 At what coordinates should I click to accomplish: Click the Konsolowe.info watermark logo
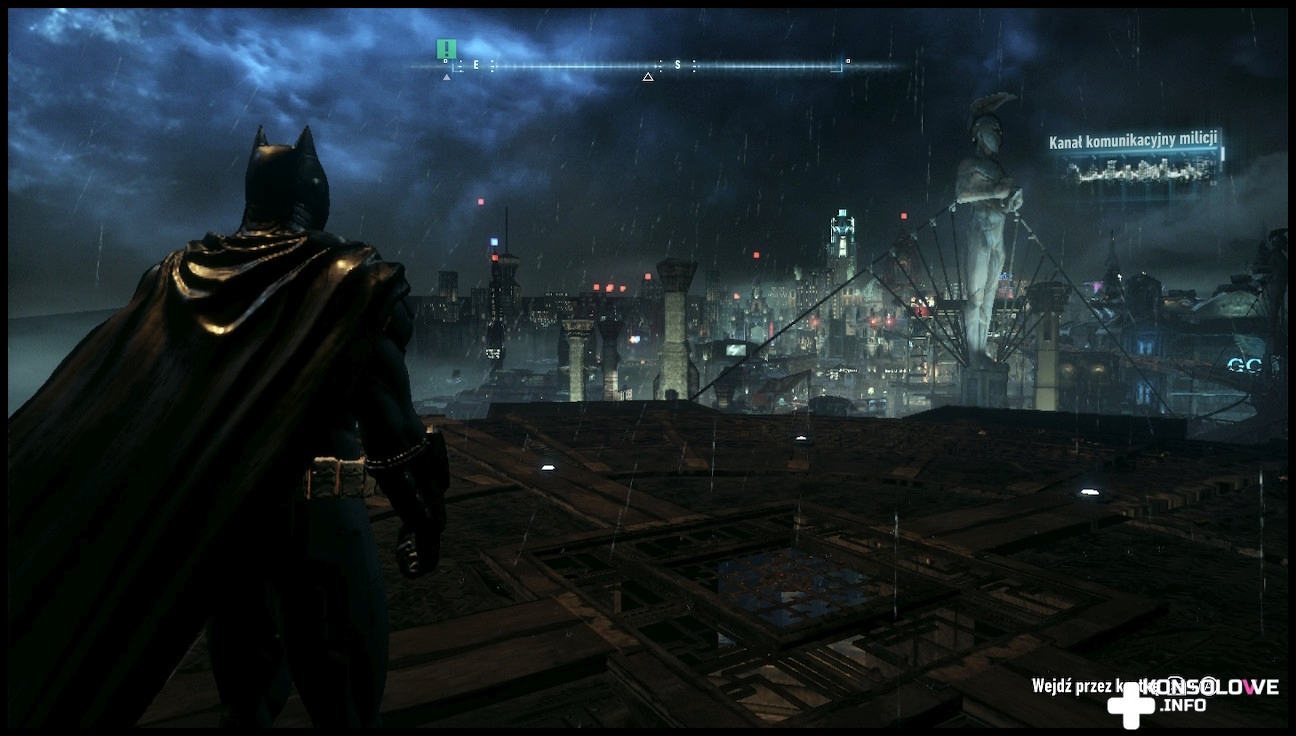tap(1192, 696)
